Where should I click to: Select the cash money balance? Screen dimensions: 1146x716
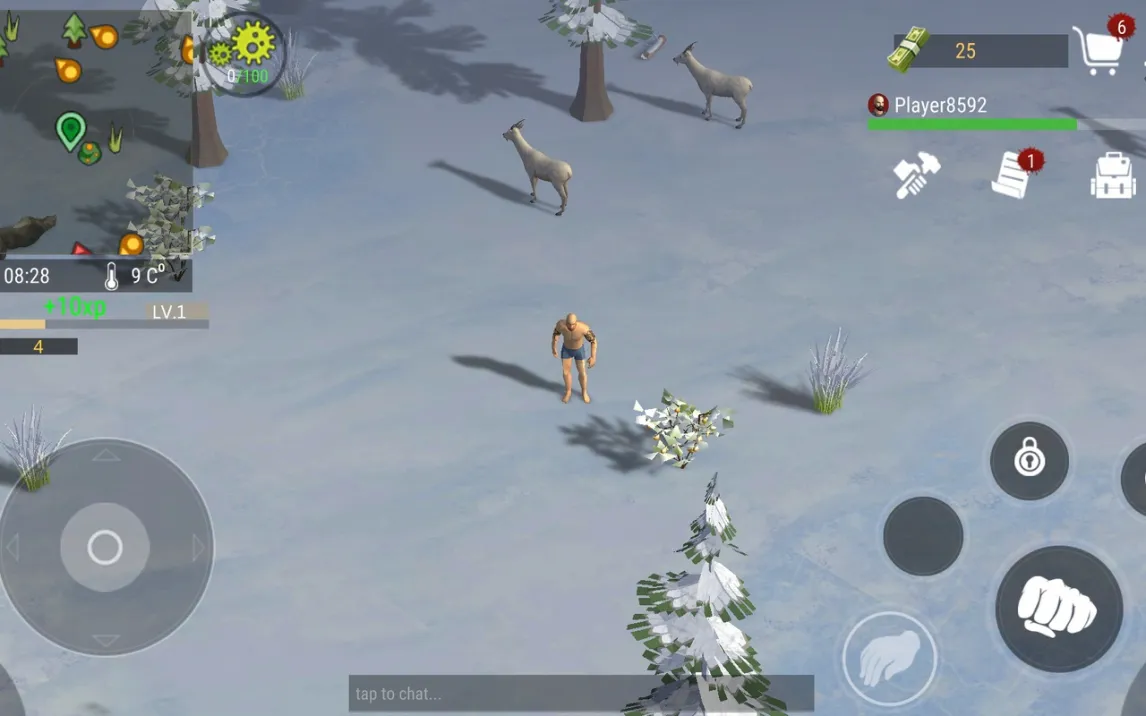(964, 51)
